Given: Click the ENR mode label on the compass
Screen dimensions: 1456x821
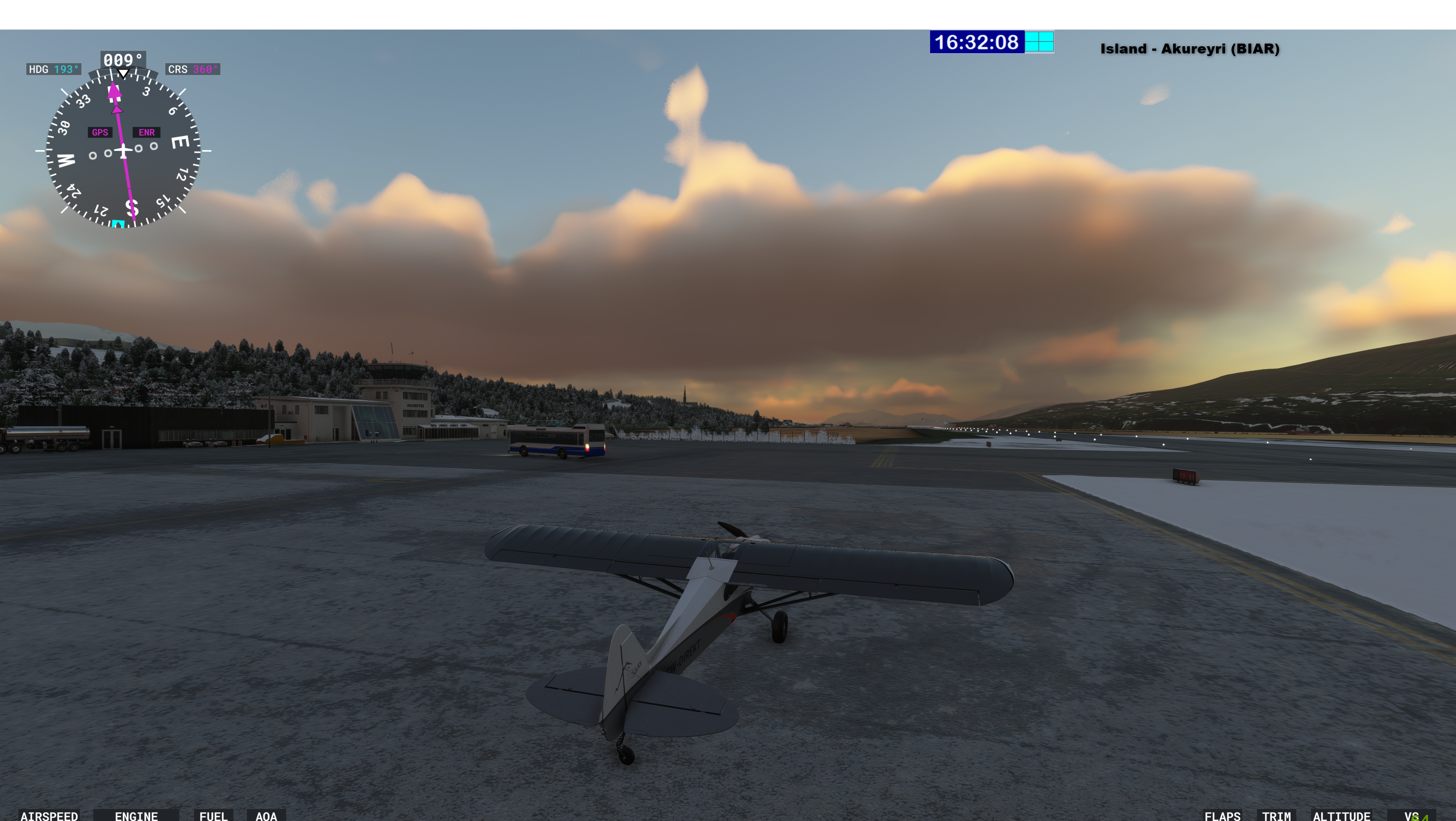Looking at the screenshot, I should [146, 132].
